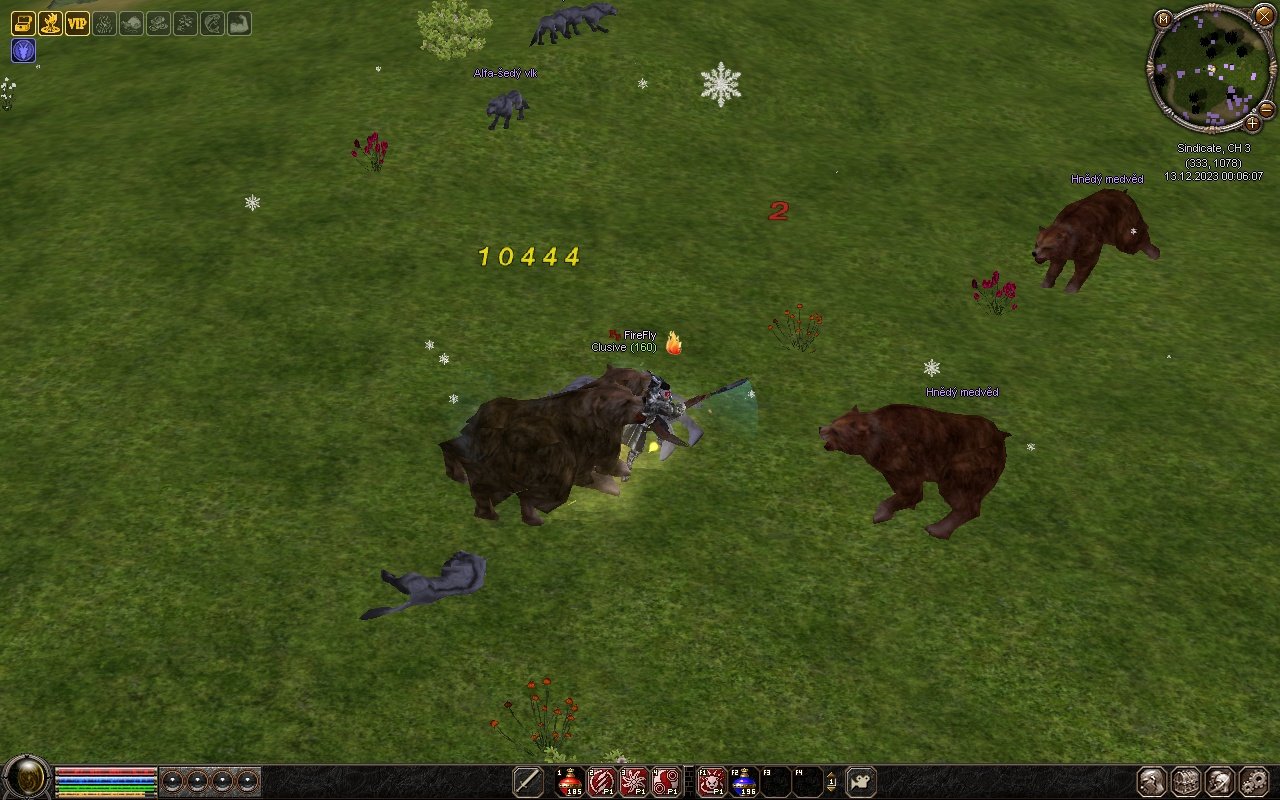This screenshot has height=800, width=1280.
Task: Use the blue mana potion in slot F2
Action: 744,781
